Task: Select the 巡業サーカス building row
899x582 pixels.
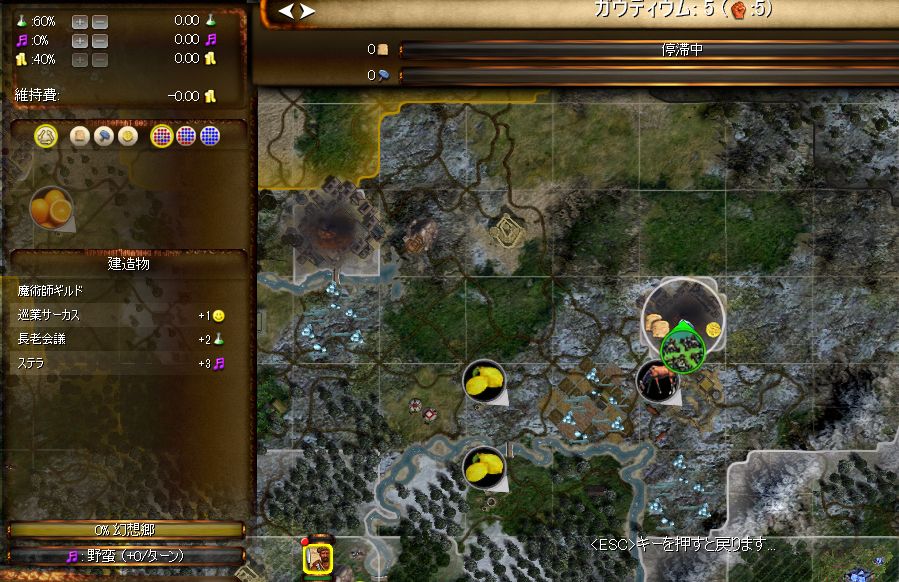Action: pos(120,315)
